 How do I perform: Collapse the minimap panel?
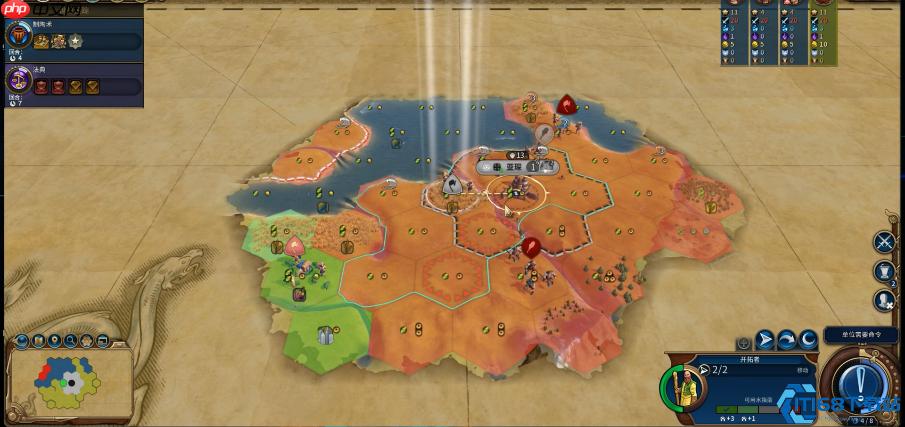[x=120, y=342]
